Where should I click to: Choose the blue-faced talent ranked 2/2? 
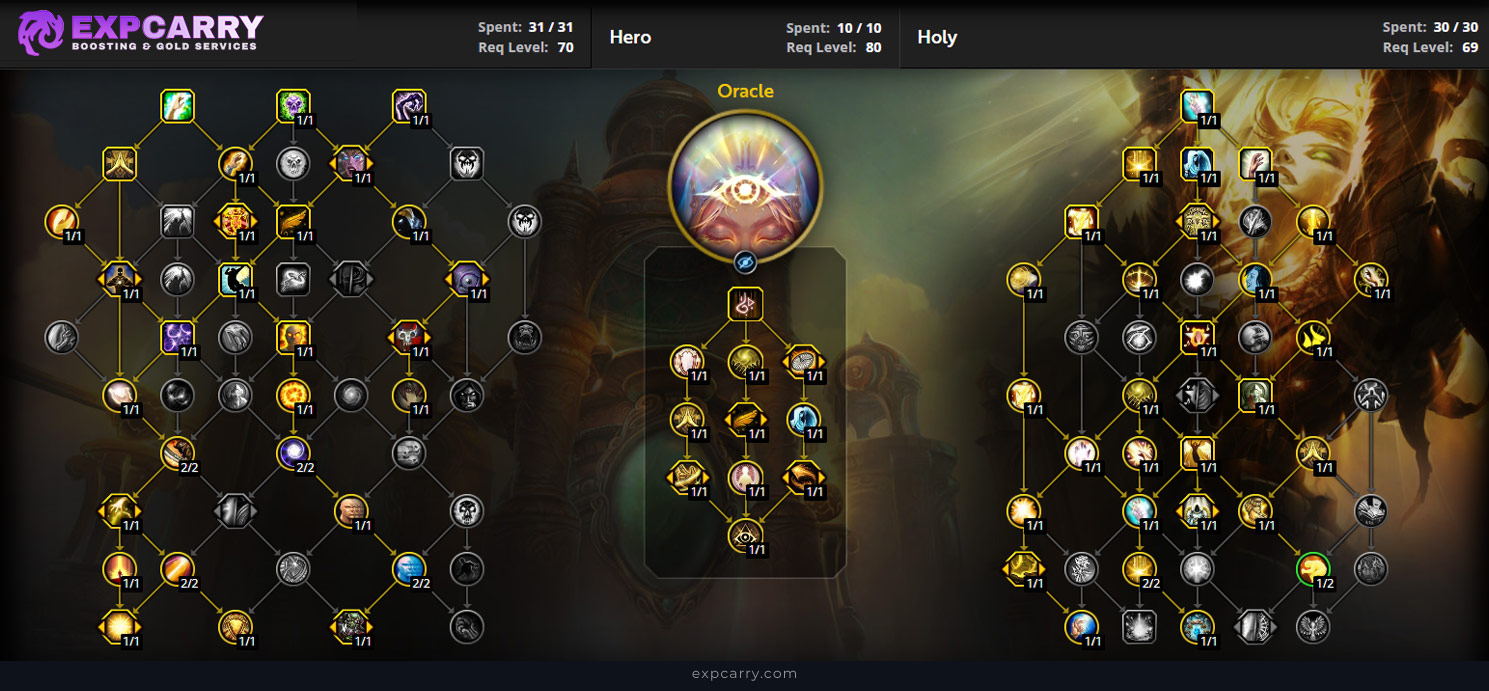[409, 569]
